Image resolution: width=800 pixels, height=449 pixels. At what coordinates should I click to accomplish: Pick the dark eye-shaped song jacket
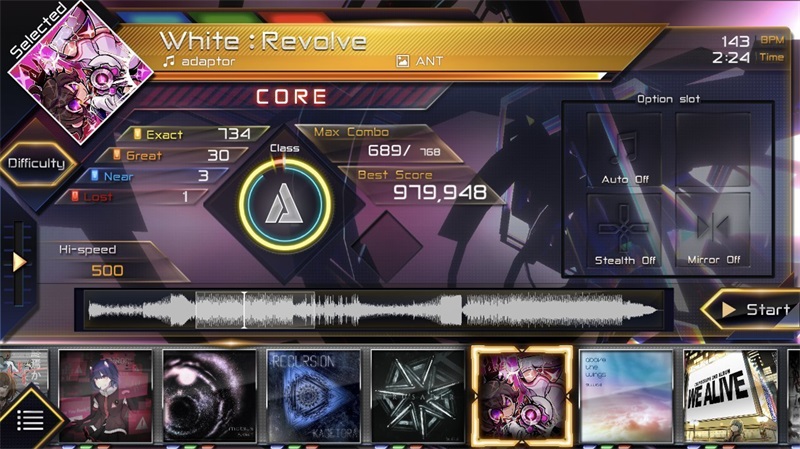[x=209, y=395]
